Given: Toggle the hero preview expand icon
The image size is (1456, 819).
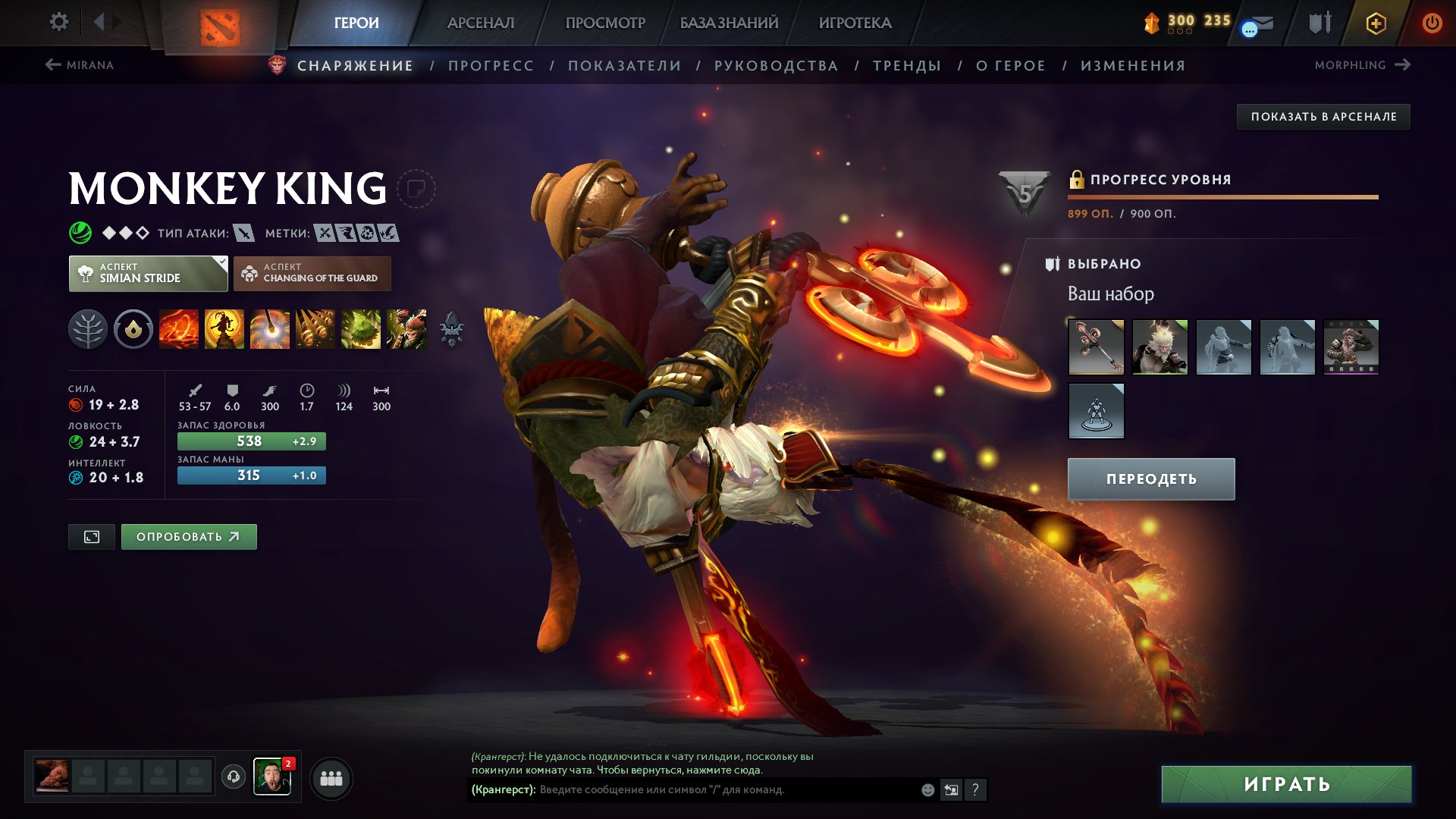Looking at the screenshot, I should (x=91, y=536).
